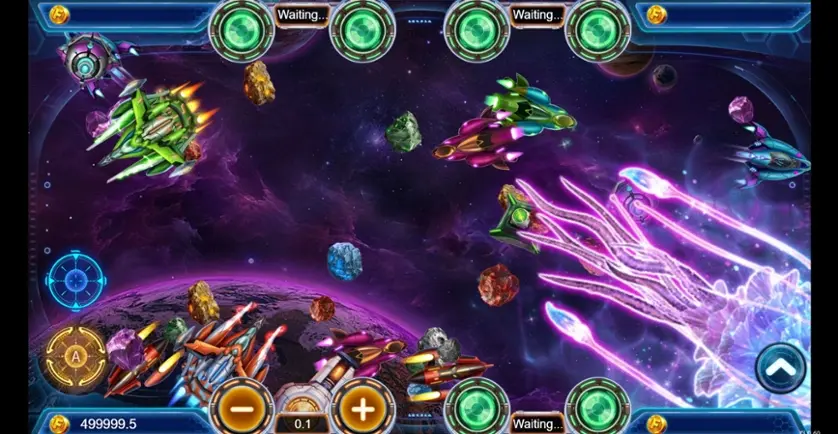Expand the menu with the up-arrow button
This screenshot has height=434, width=838.
[781, 368]
